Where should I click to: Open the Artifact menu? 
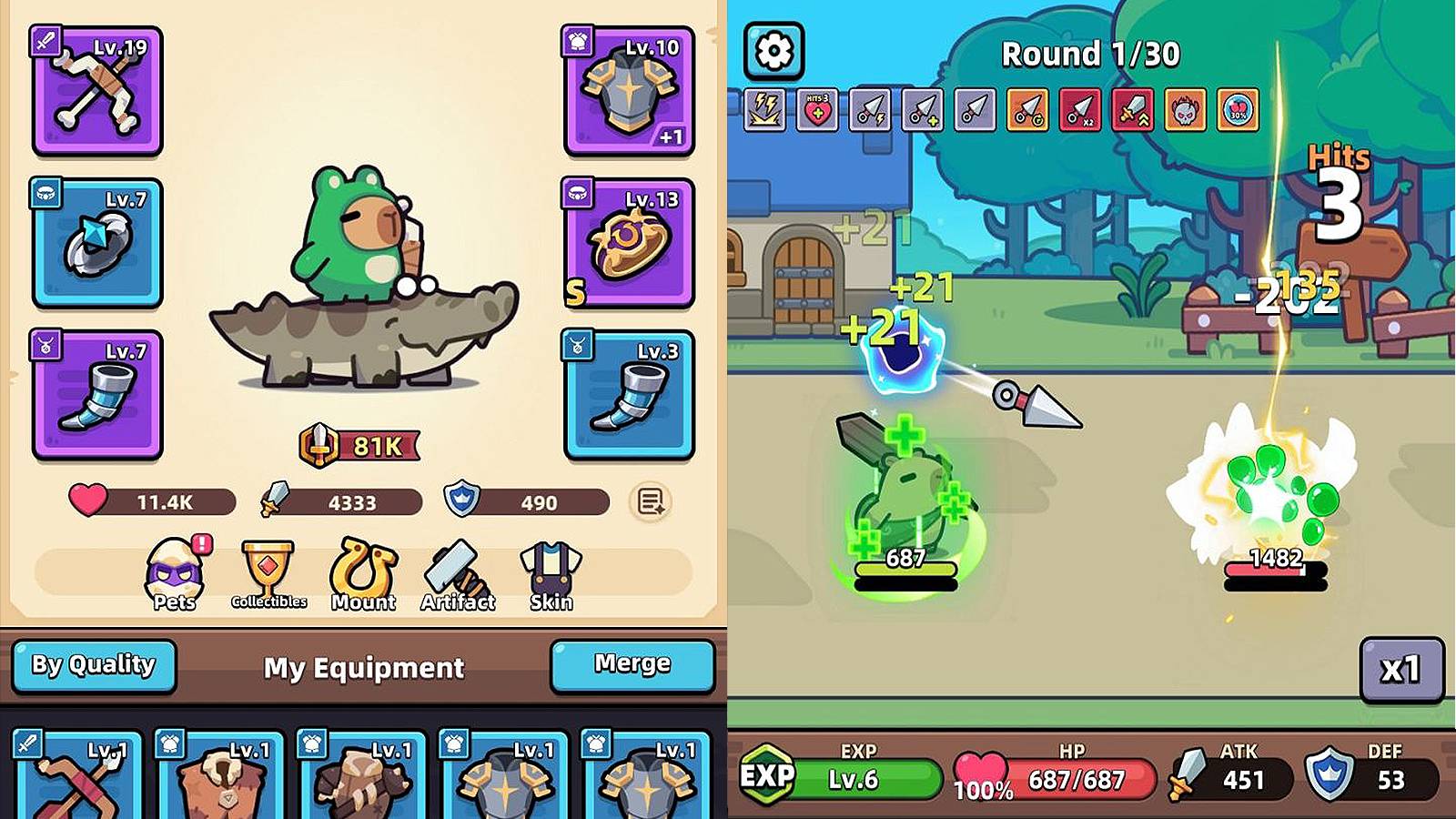458,575
